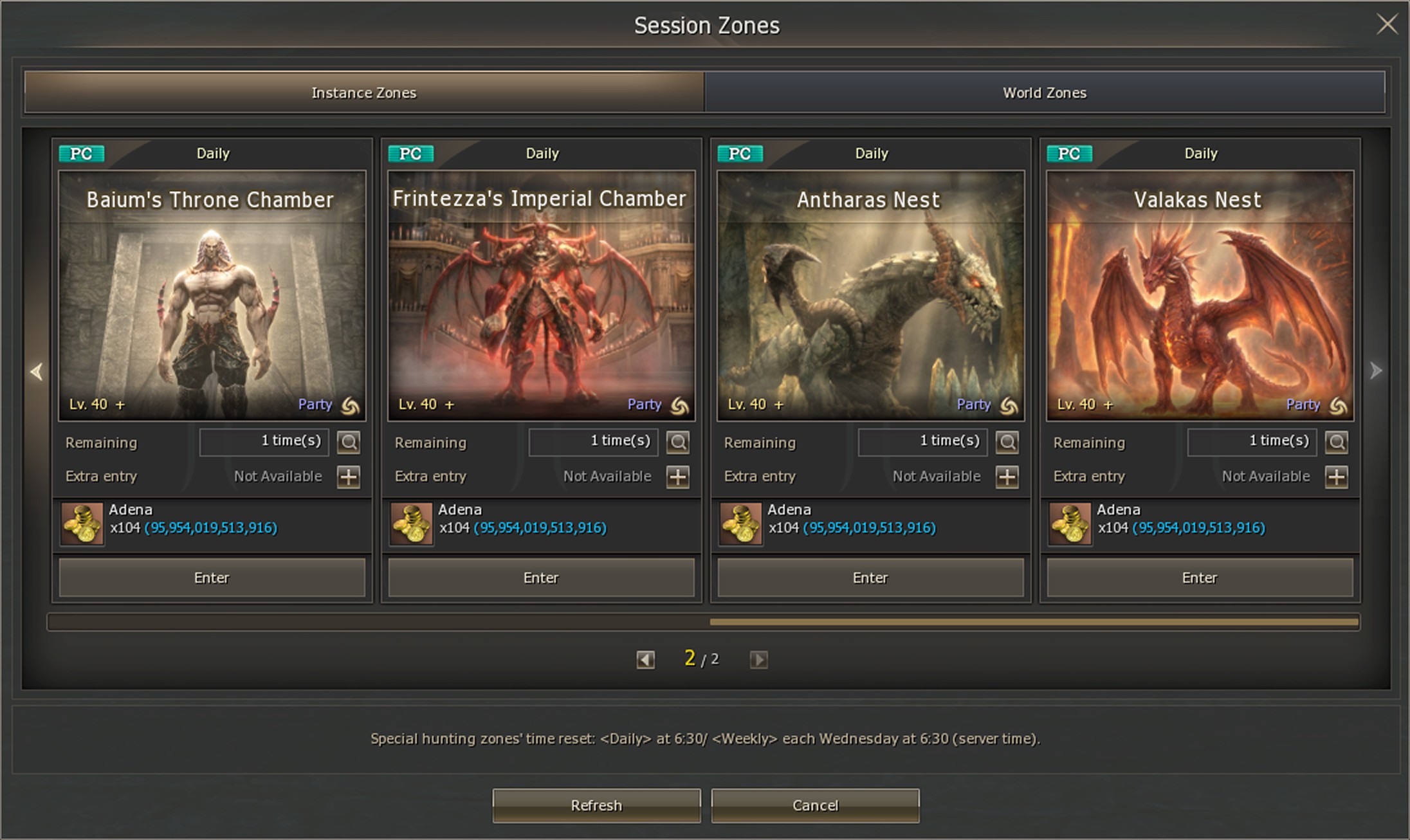Refresh the session zones list
1410x840 pixels.
596,805
